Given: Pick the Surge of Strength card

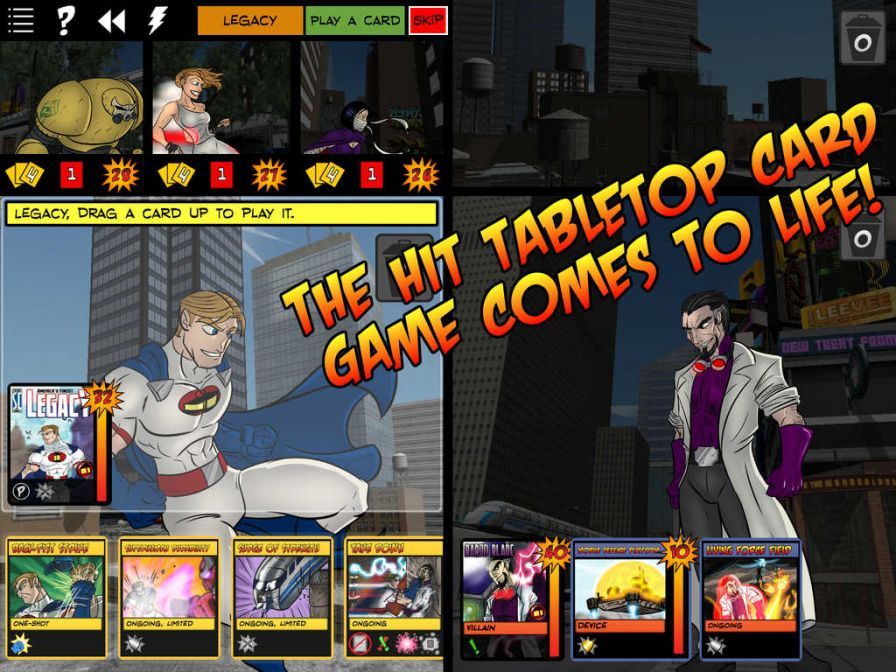Looking at the screenshot, I should click(282, 597).
